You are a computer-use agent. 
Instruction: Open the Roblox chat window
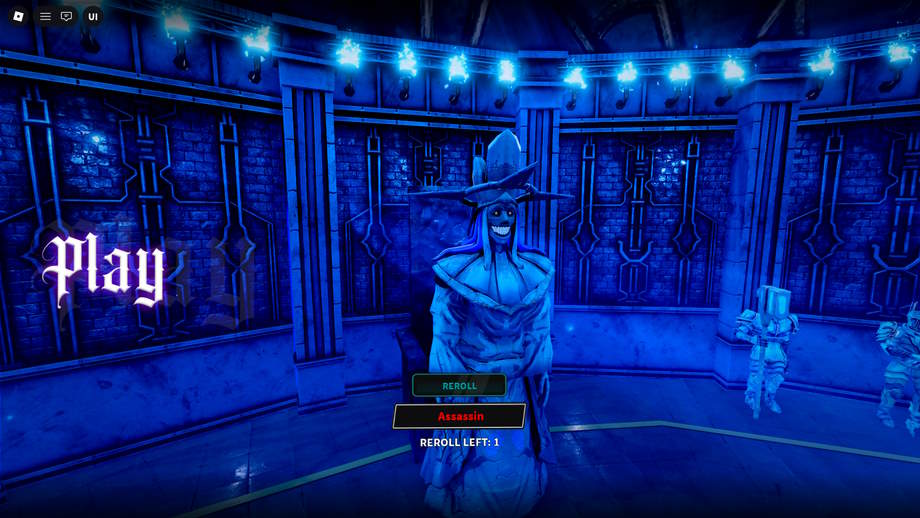[67, 16]
